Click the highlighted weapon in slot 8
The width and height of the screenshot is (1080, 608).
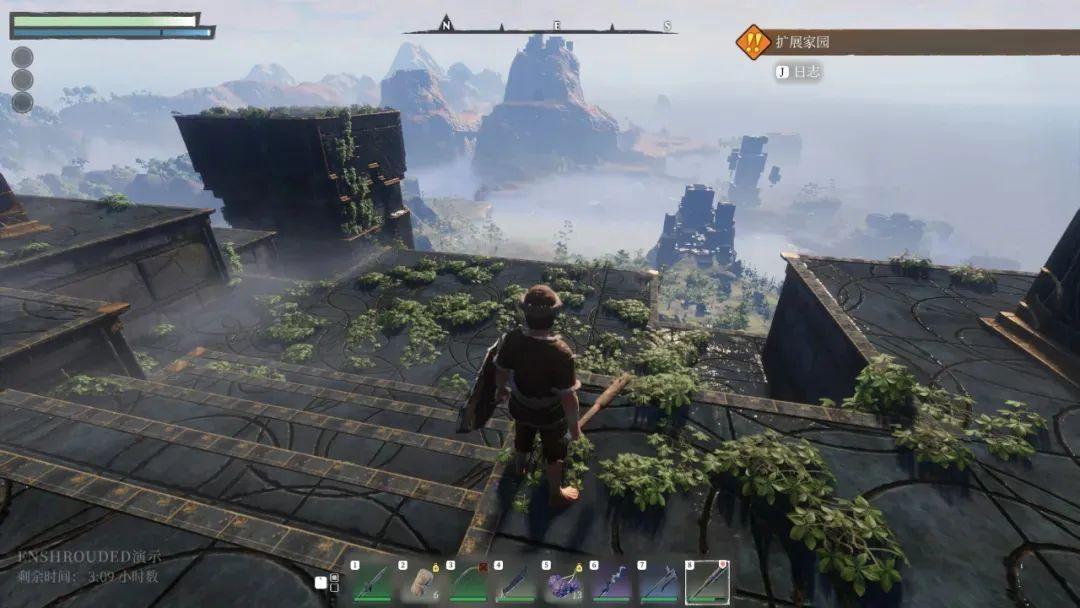pos(706,581)
